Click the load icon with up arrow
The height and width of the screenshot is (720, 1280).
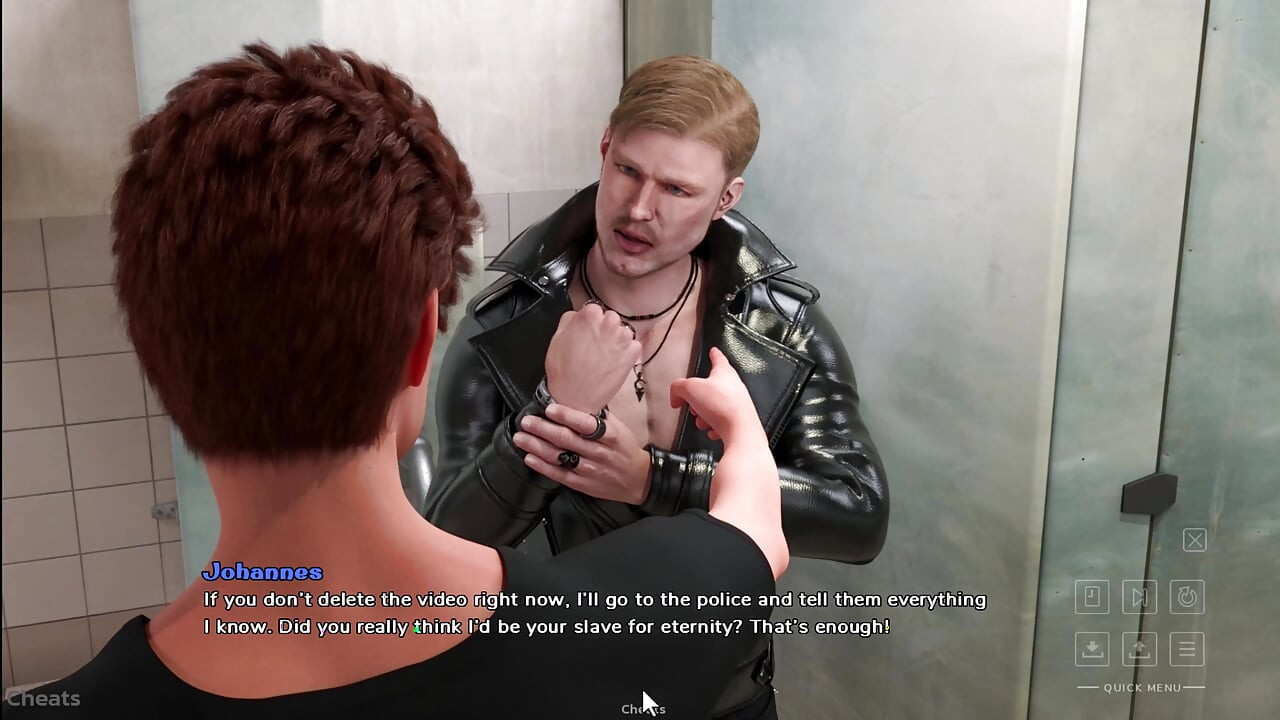point(1139,649)
